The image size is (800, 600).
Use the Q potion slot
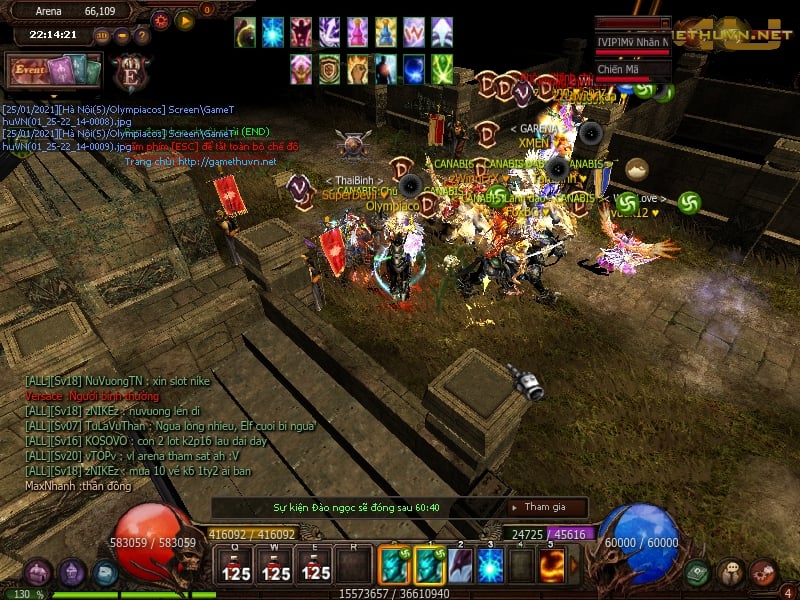coord(236,566)
